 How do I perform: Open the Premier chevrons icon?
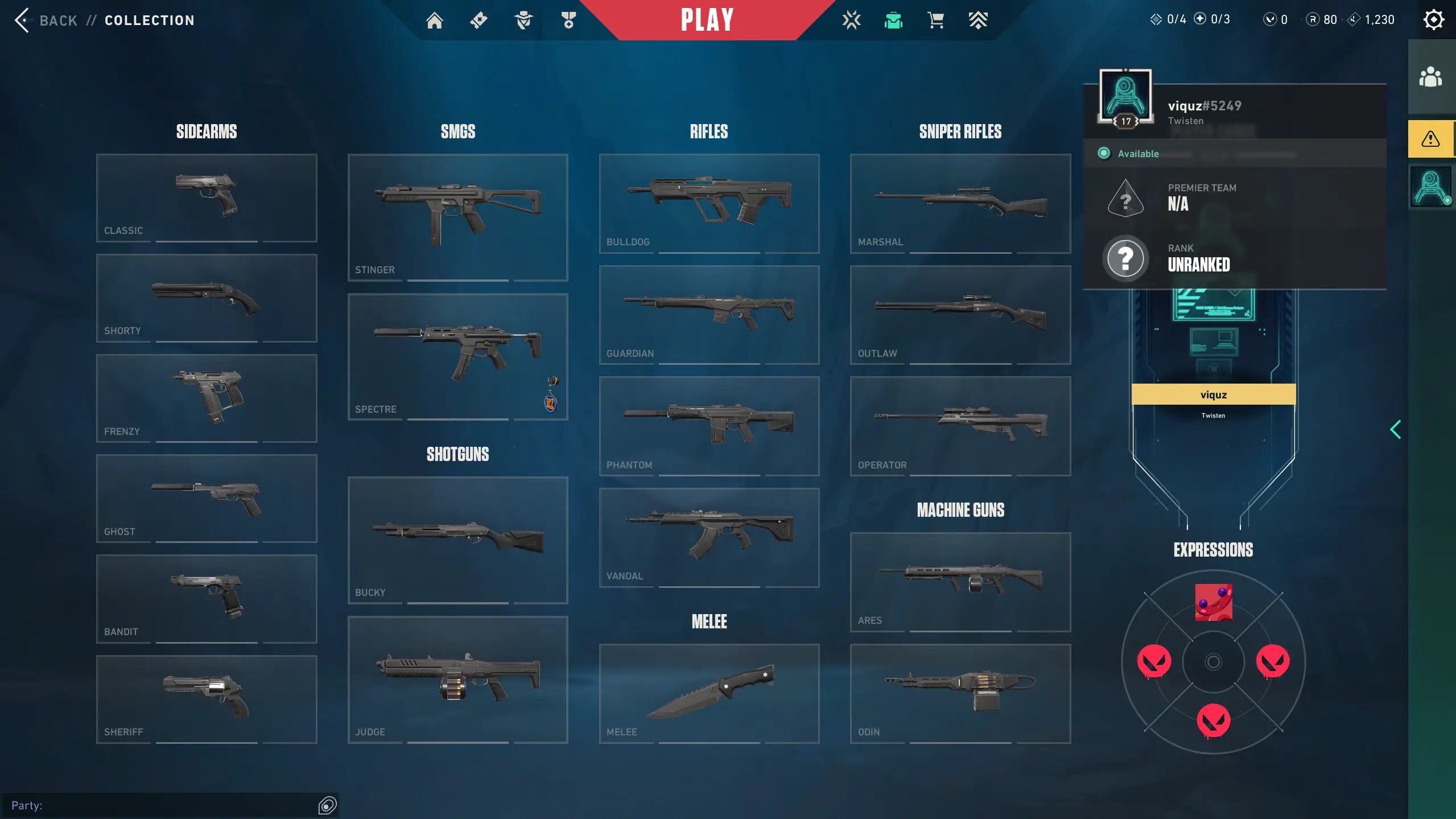point(977,20)
